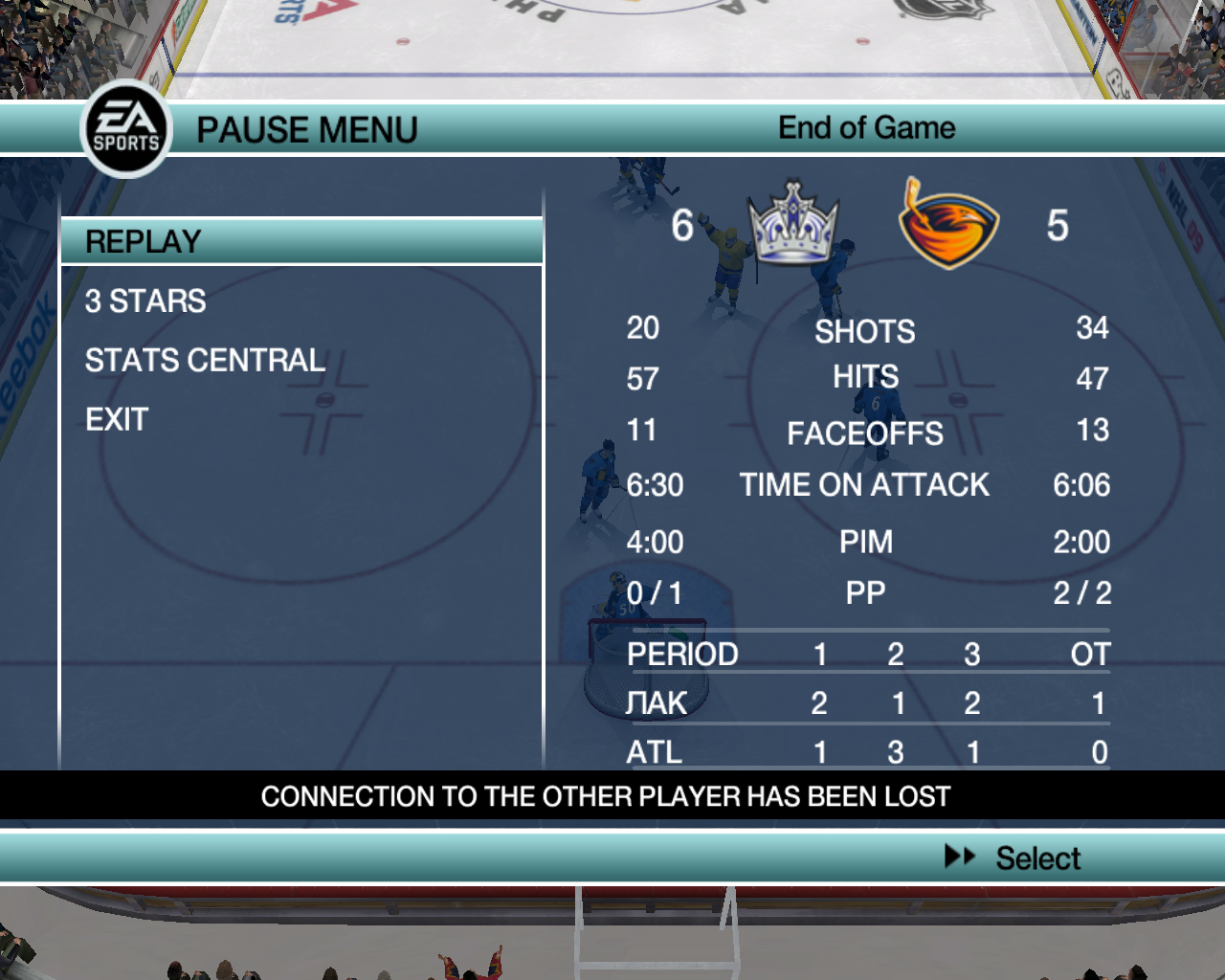
Task: Go to STATS CENTRAL
Action: [x=205, y=361]
